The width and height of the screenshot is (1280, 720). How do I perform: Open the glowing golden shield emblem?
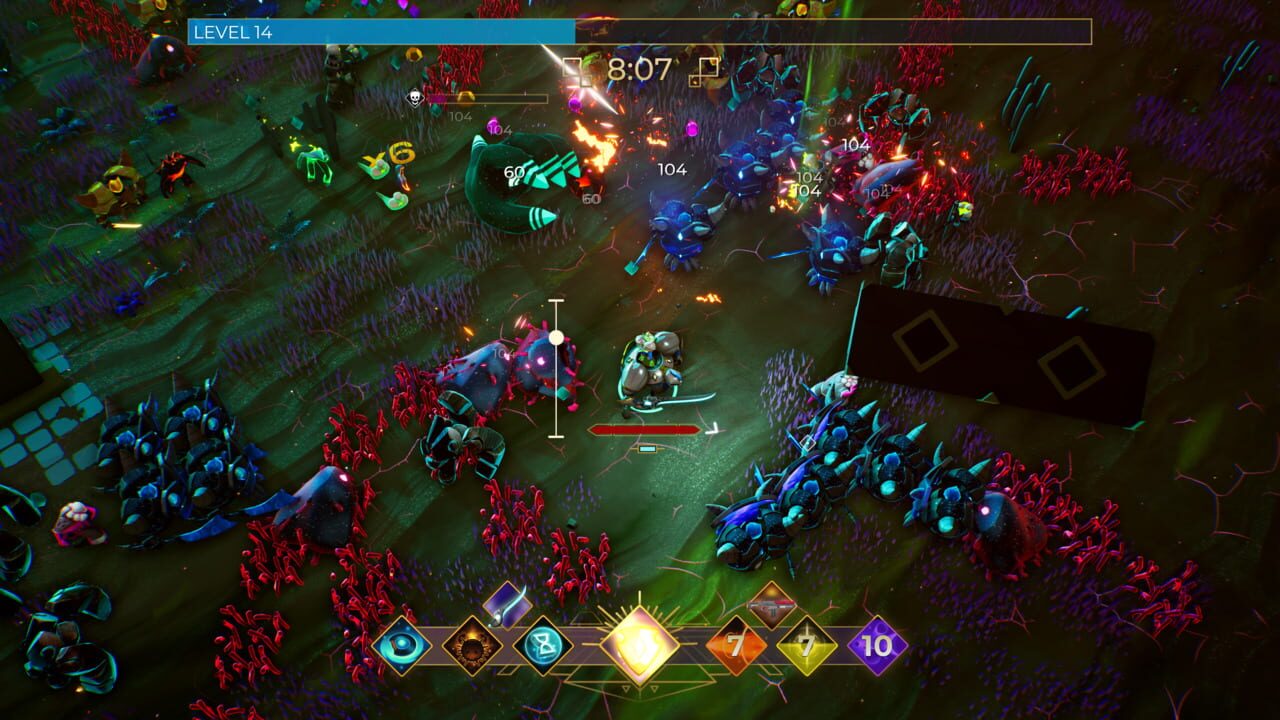pos(638,644)
